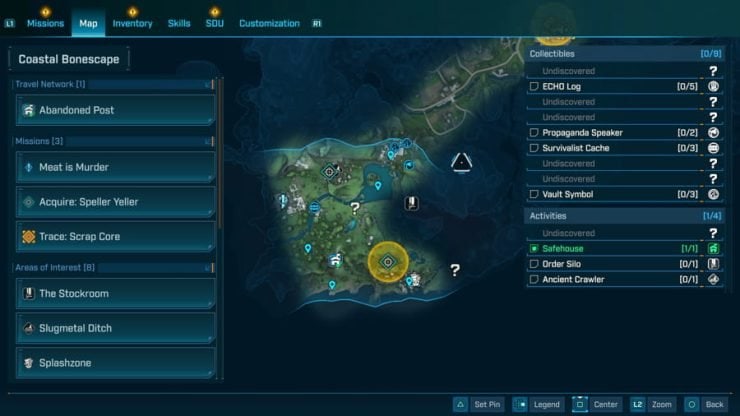This screenshot has width=740, height=416.
Task: Toggle the ECHO Log collectible filter
Action: click(x=535, y=87)
